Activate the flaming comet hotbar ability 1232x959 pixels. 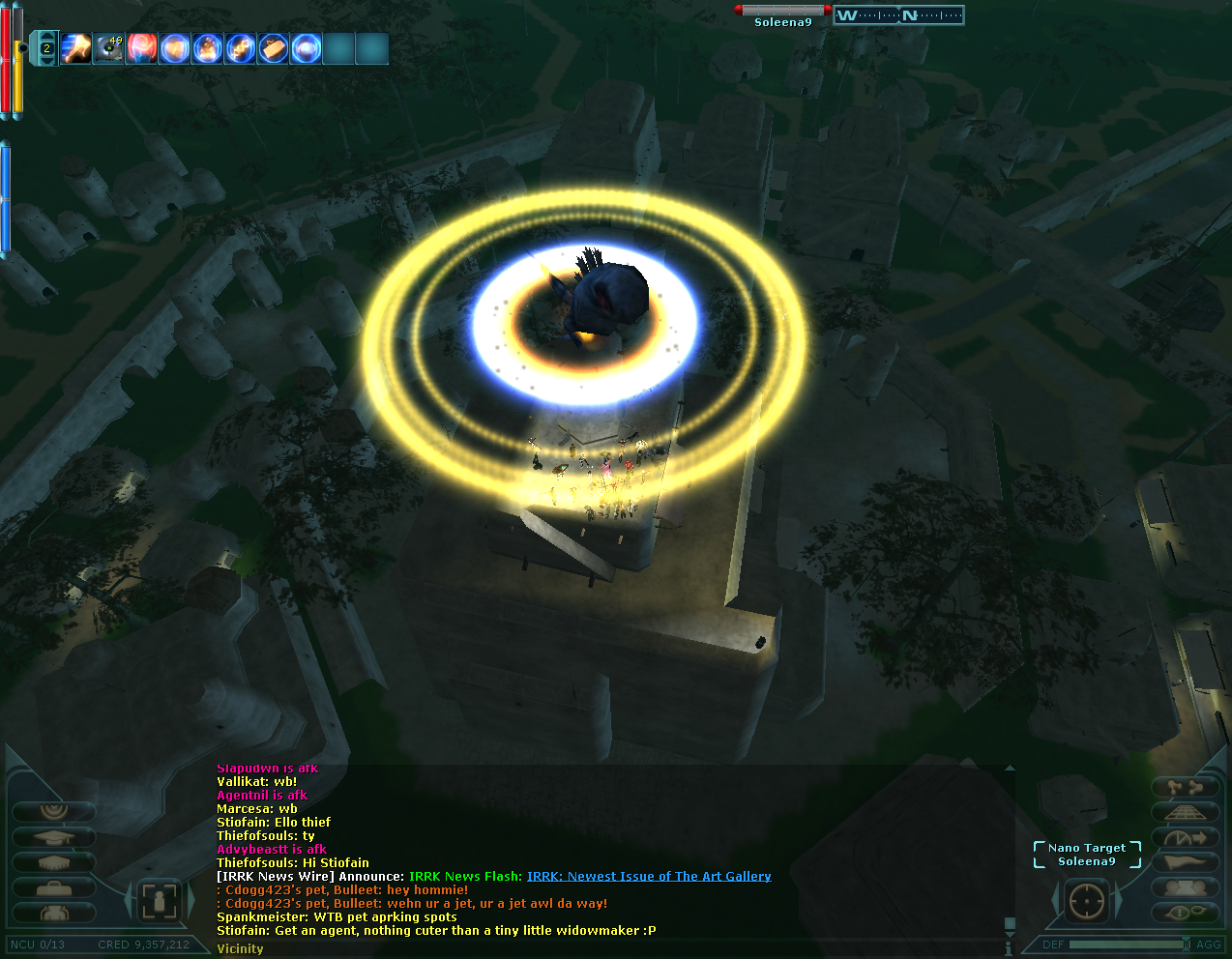(x=76, y=47)
